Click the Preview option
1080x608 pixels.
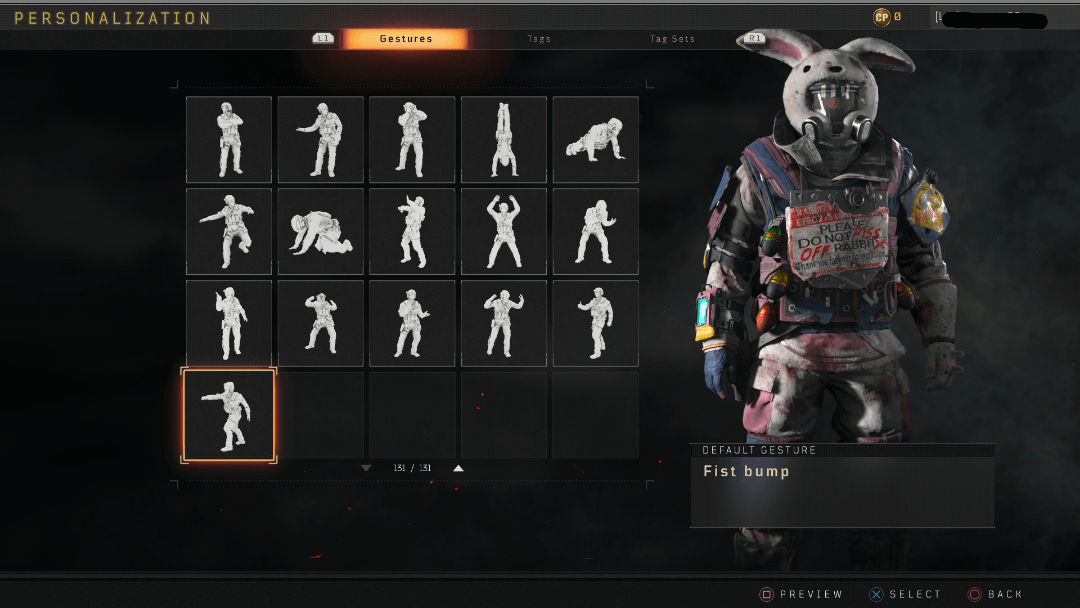801,594
